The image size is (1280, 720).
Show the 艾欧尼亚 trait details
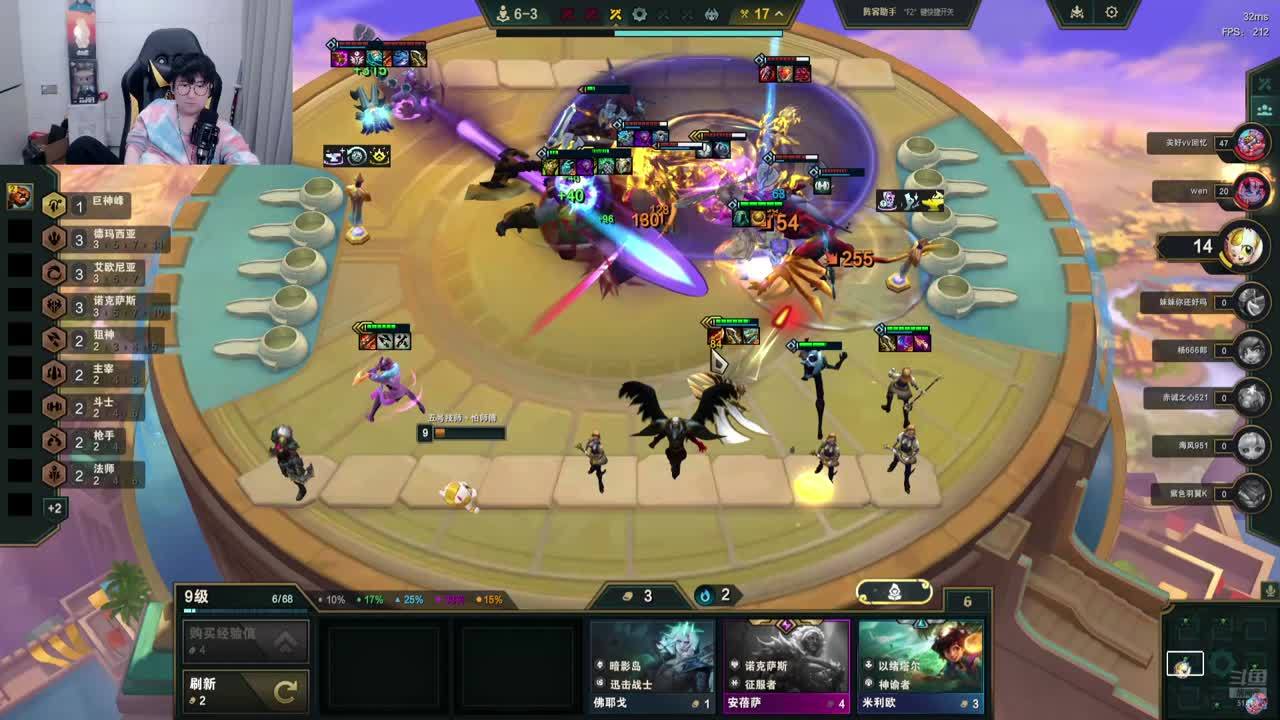click(100, 272)
